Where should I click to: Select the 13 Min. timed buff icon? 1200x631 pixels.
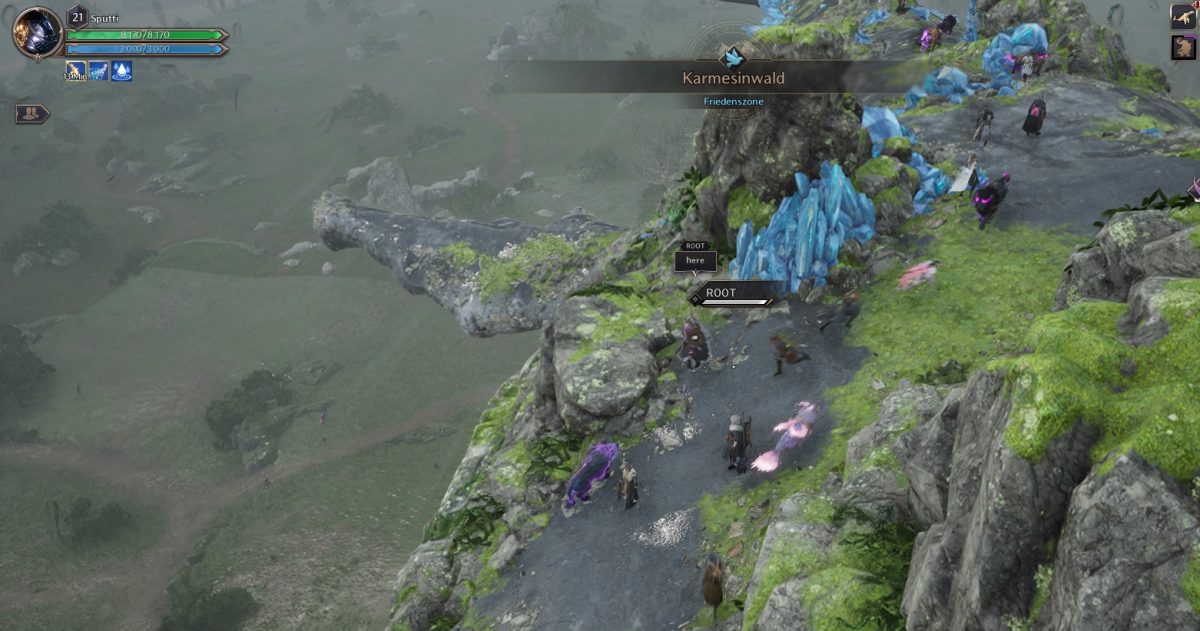pos(76,70)
